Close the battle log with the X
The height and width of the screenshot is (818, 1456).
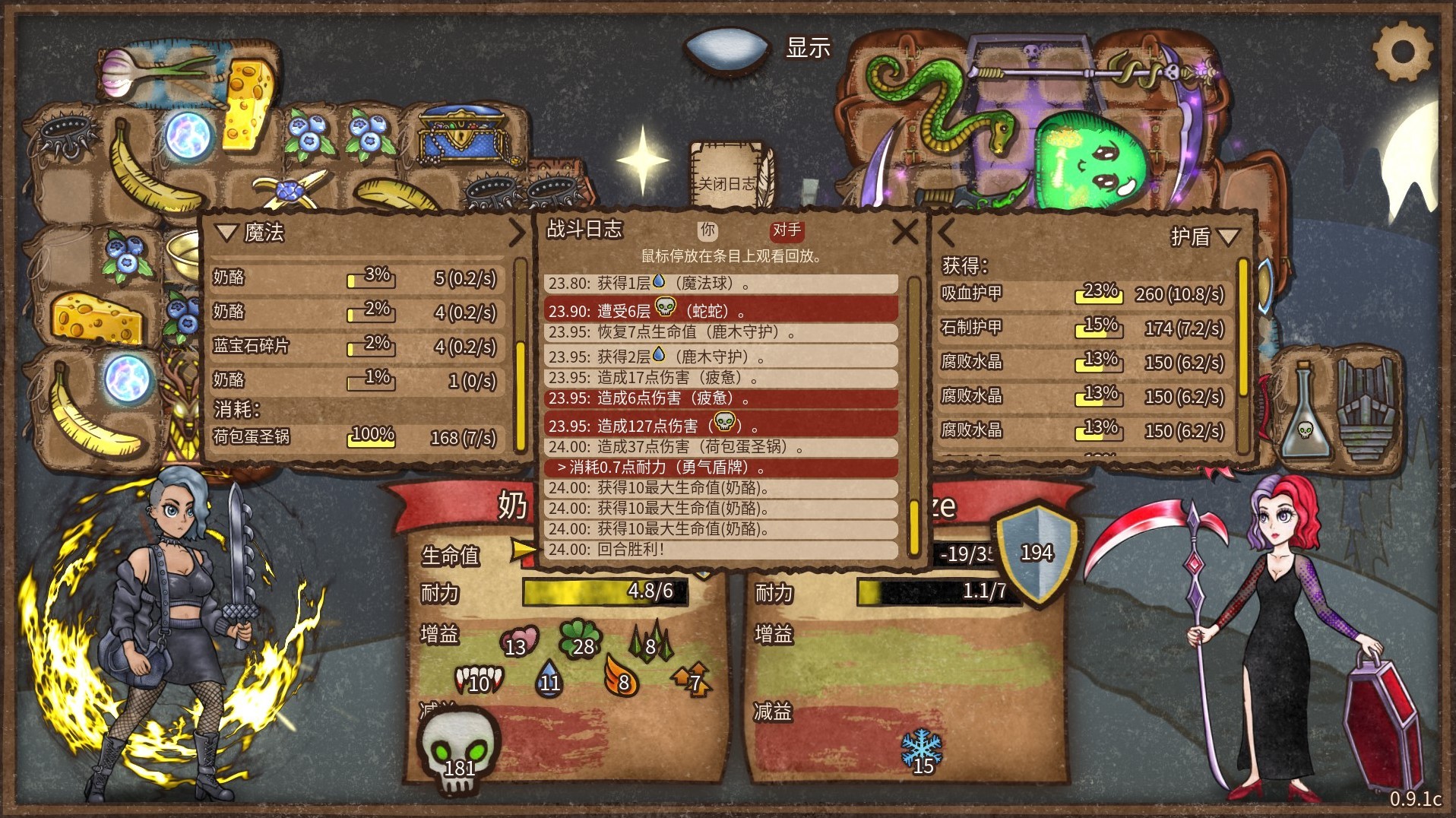pyautogui.click(x=904, y=232)
